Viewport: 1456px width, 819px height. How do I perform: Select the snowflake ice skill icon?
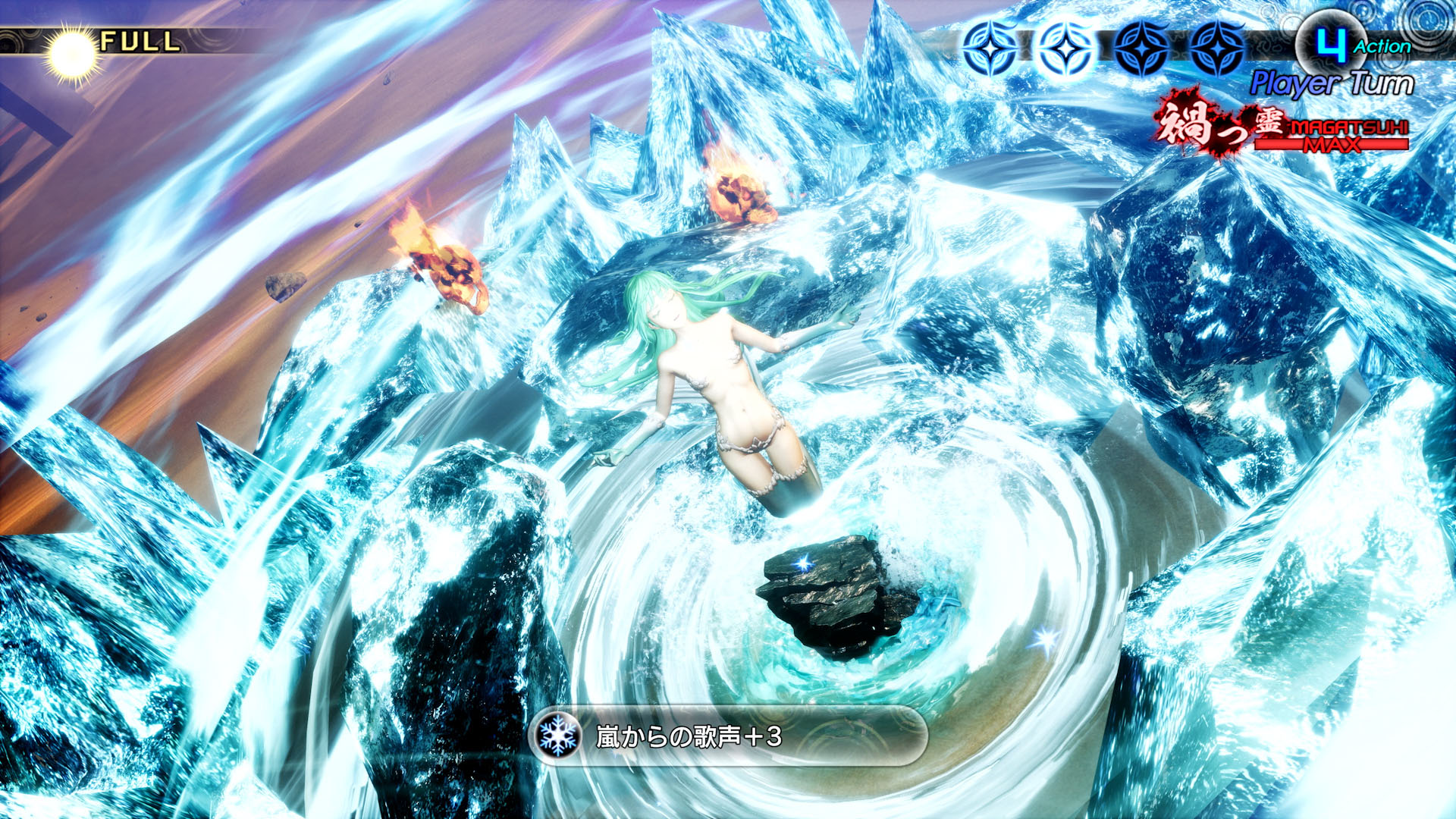558,736
